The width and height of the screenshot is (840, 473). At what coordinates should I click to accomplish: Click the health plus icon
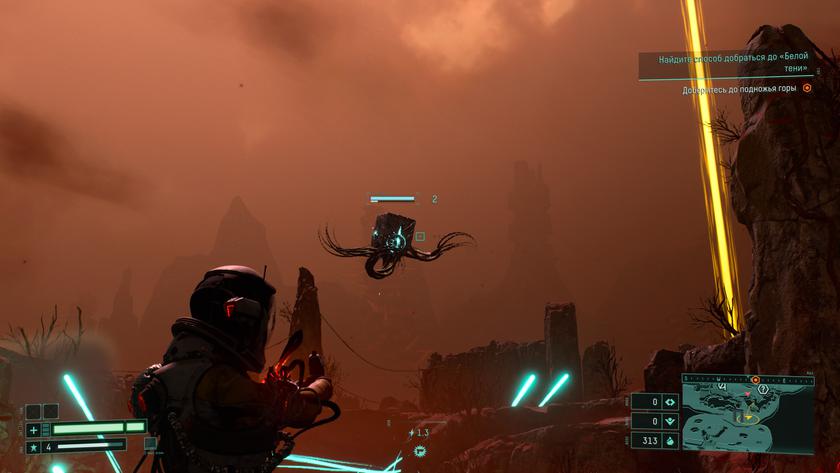(33, 429)
